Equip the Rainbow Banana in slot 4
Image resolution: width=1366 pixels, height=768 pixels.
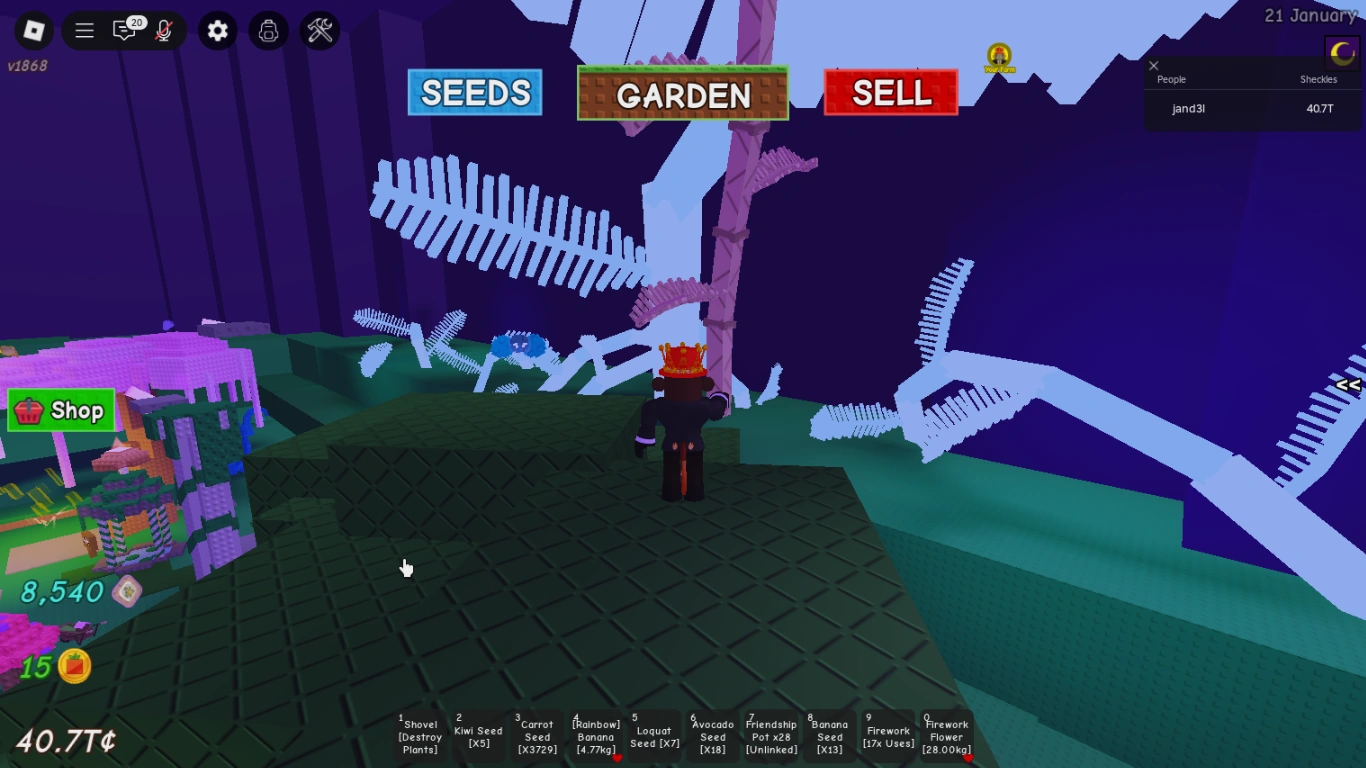596,736
